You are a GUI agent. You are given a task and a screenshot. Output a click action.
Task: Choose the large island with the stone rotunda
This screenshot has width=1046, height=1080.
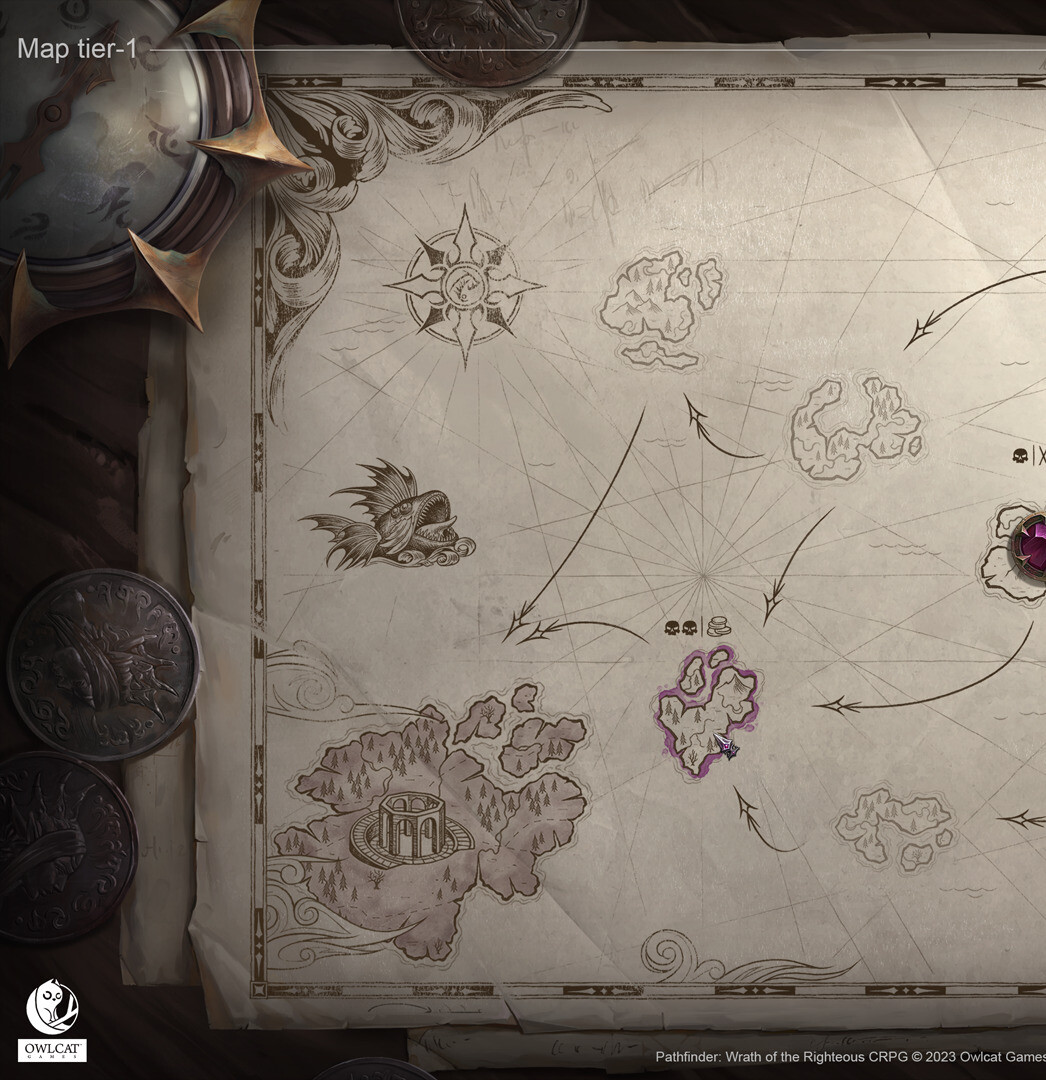click(430, 820)
